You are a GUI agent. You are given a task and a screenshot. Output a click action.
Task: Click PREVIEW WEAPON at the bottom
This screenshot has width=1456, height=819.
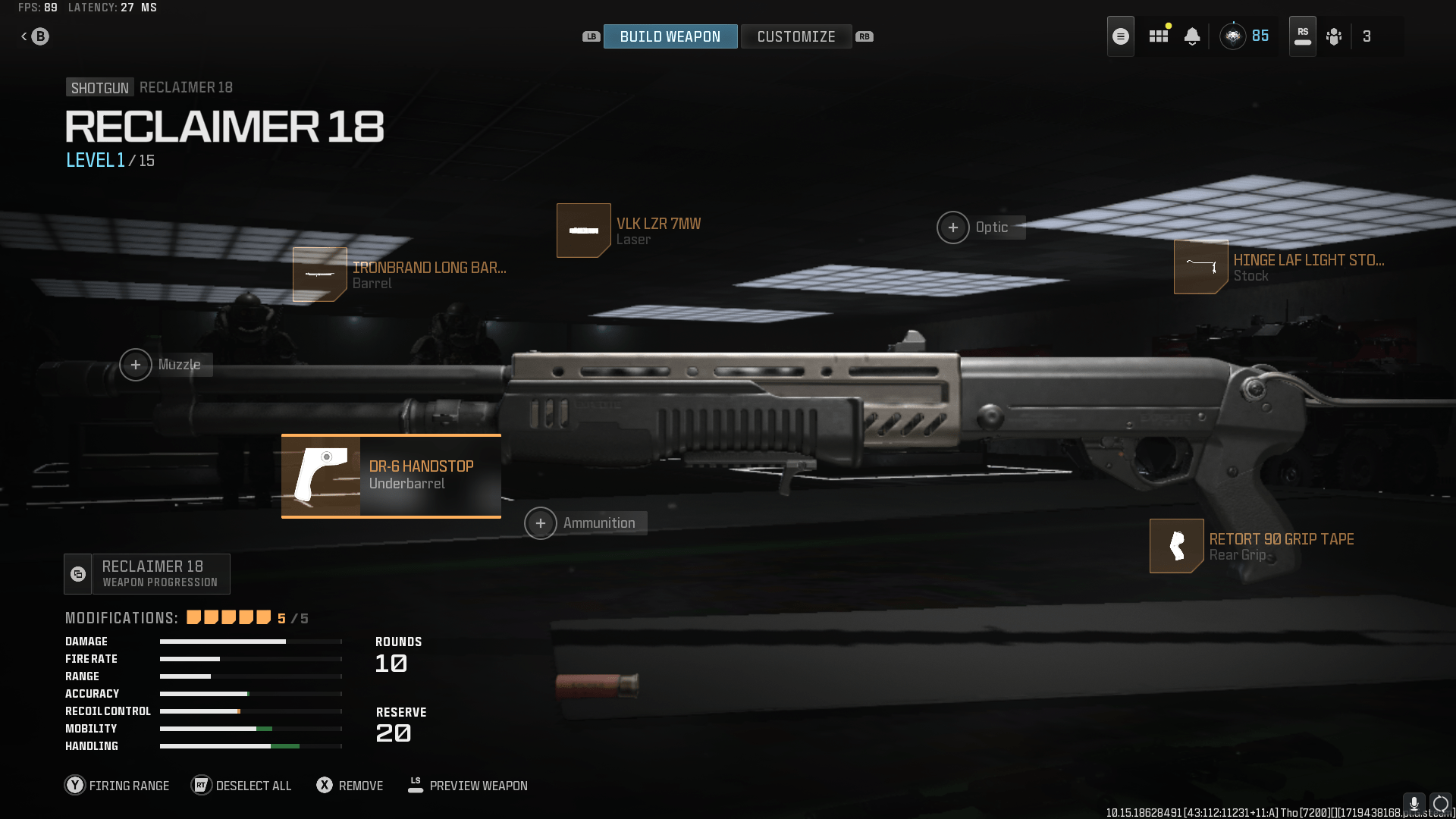(x=467, y=786)
